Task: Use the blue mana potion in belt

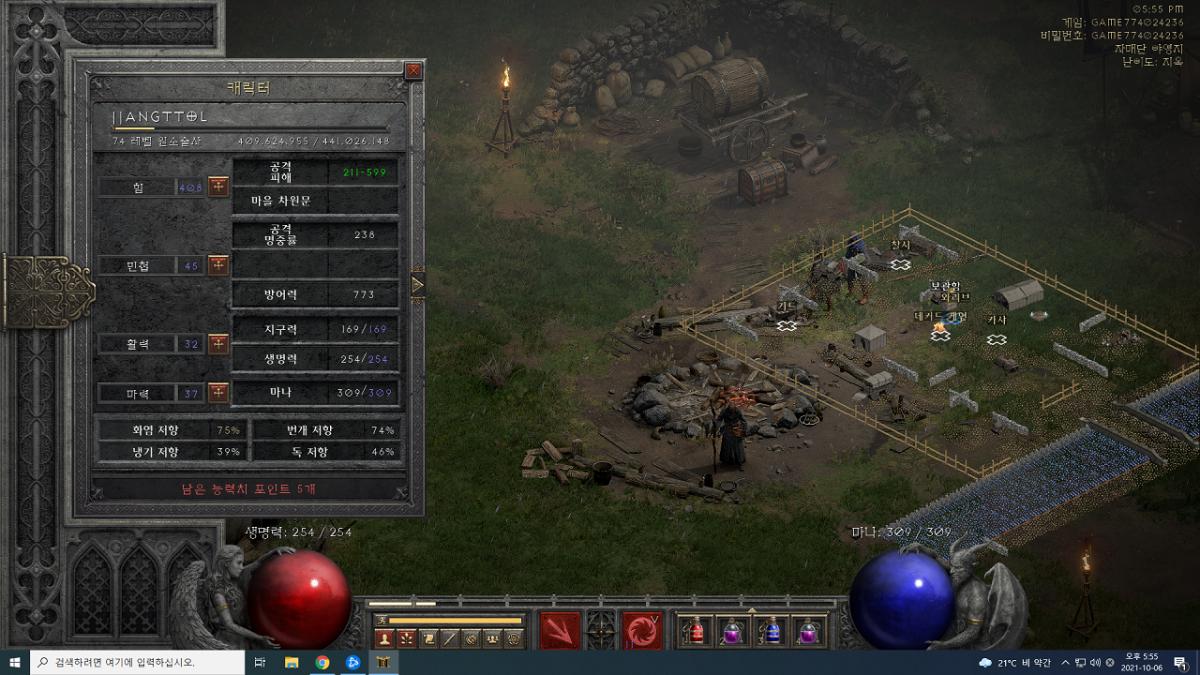Action: (770, 631)
